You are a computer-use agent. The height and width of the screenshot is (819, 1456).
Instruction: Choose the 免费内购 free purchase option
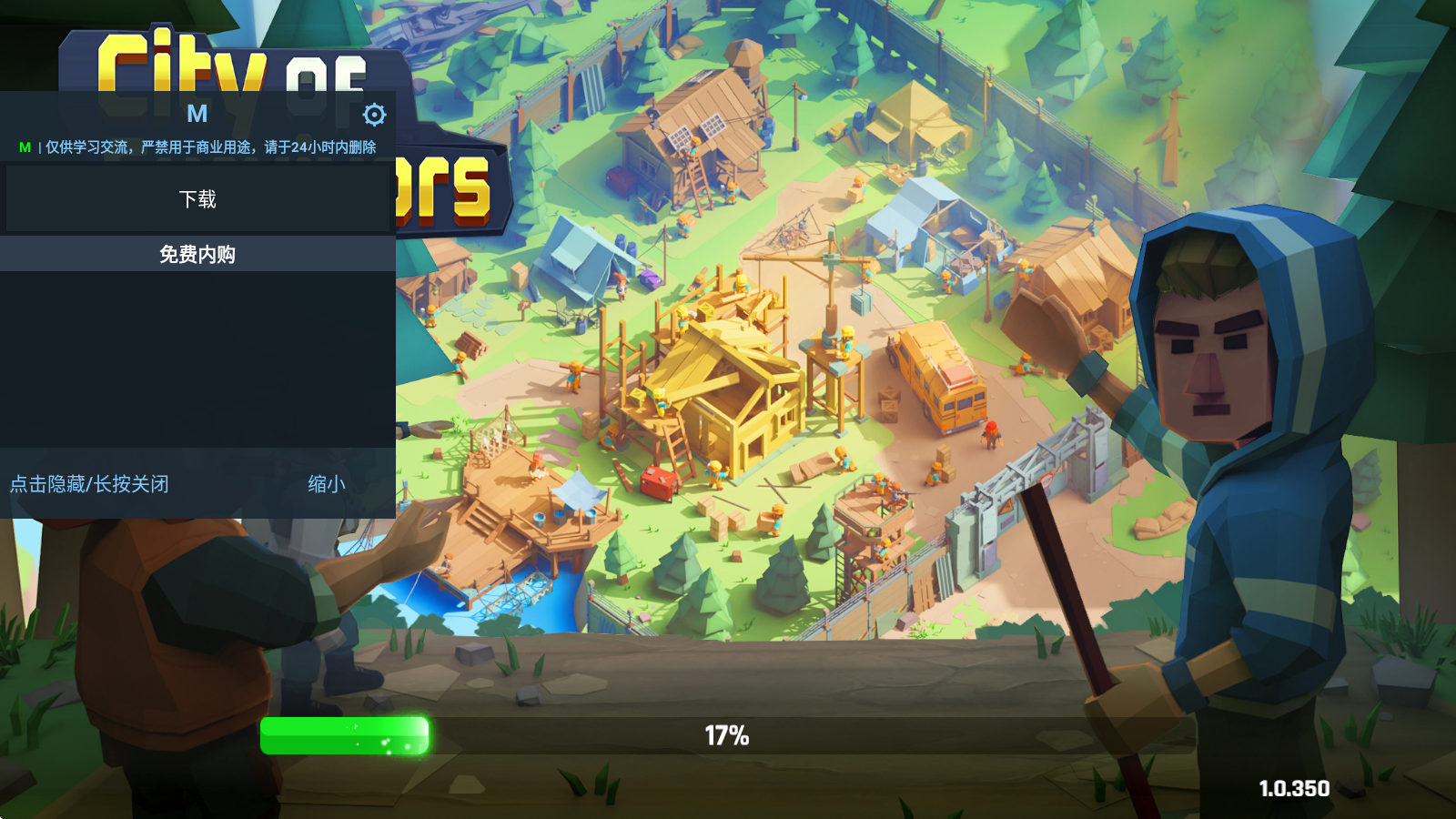click(x=197, y=255)
